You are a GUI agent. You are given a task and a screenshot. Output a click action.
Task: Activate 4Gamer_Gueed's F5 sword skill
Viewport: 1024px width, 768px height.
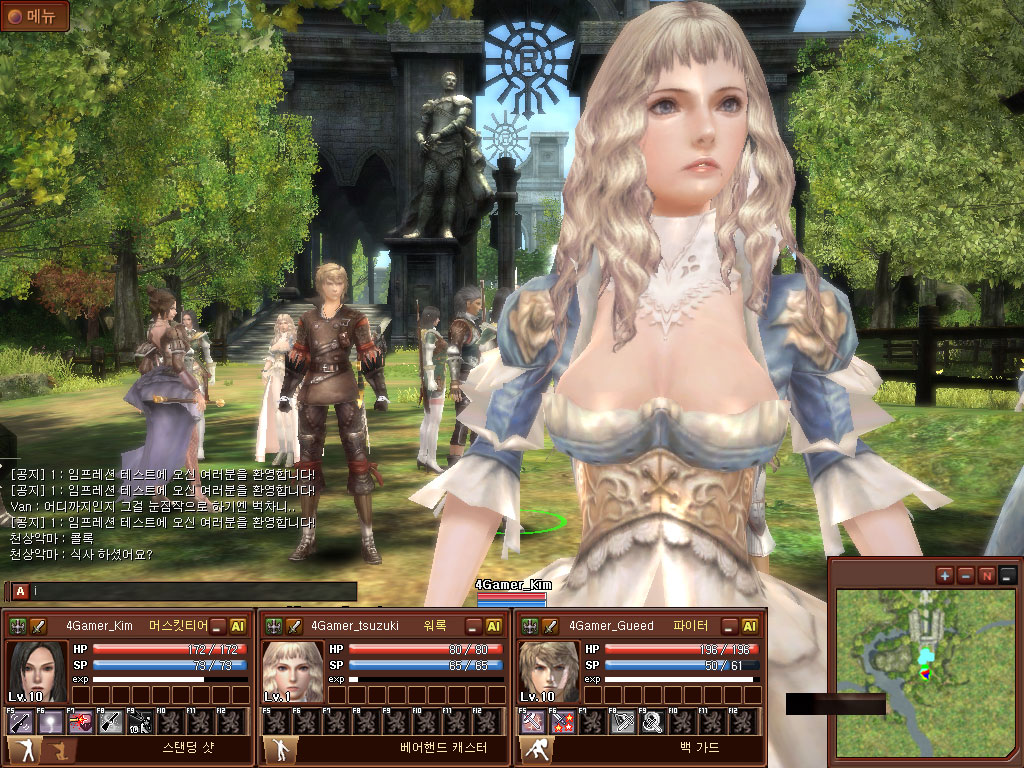tap(534, 721)
